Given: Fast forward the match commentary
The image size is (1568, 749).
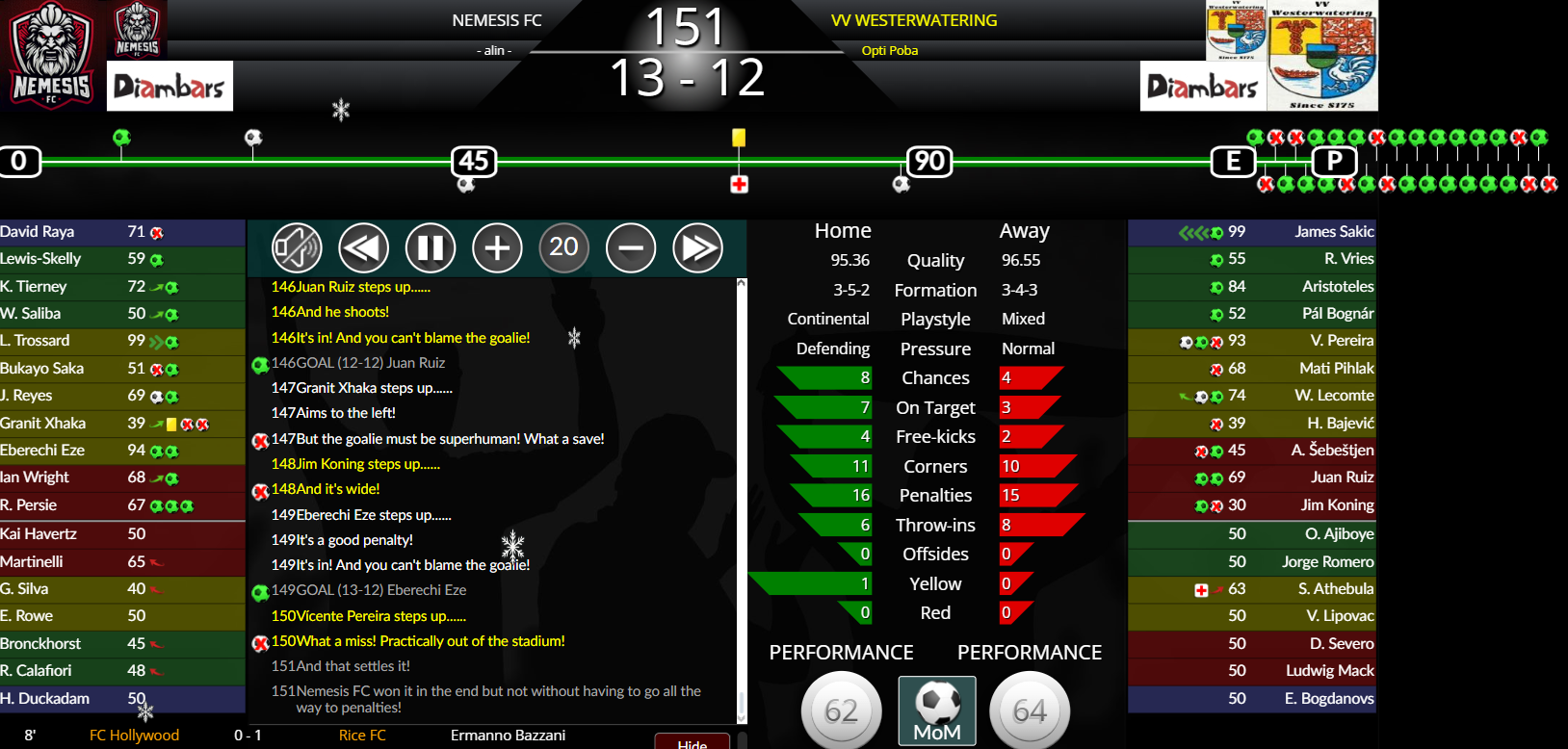Looking at the screenshot, I should pyautogui.click(x=697, y=248).
